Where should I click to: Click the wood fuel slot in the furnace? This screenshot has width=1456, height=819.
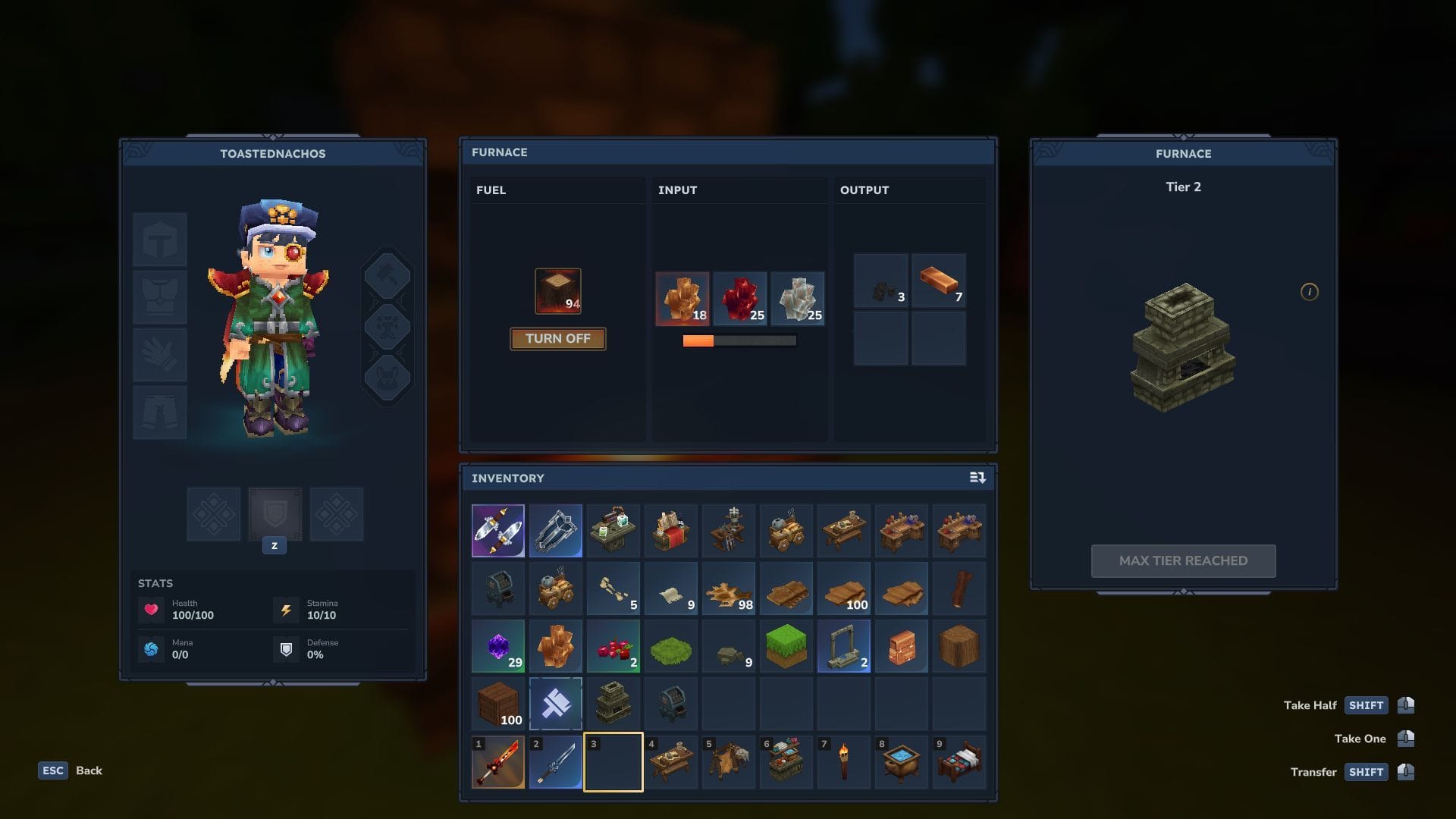click(557, 289)
